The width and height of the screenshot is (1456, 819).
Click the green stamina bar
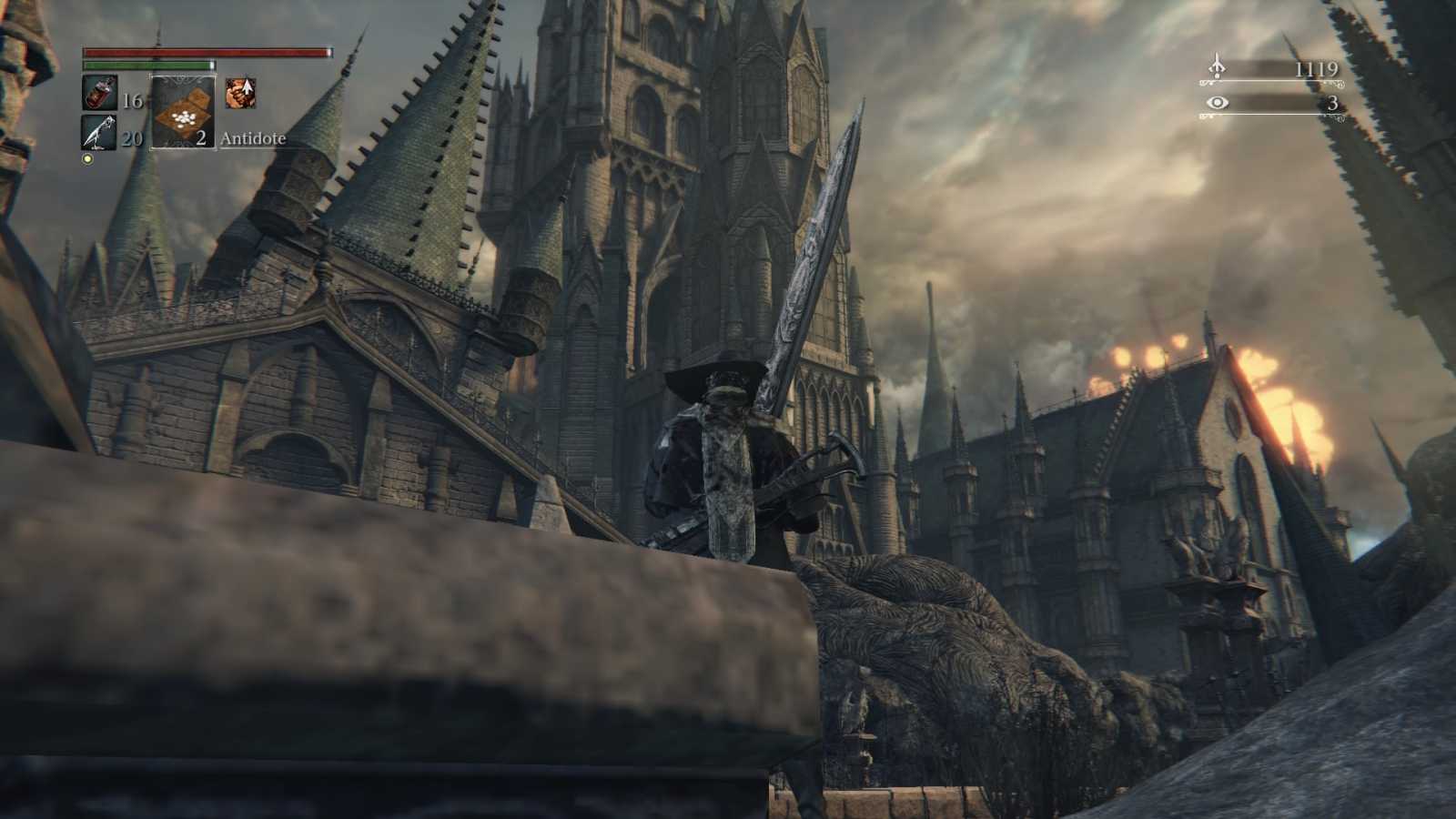(x=146, y=65)
